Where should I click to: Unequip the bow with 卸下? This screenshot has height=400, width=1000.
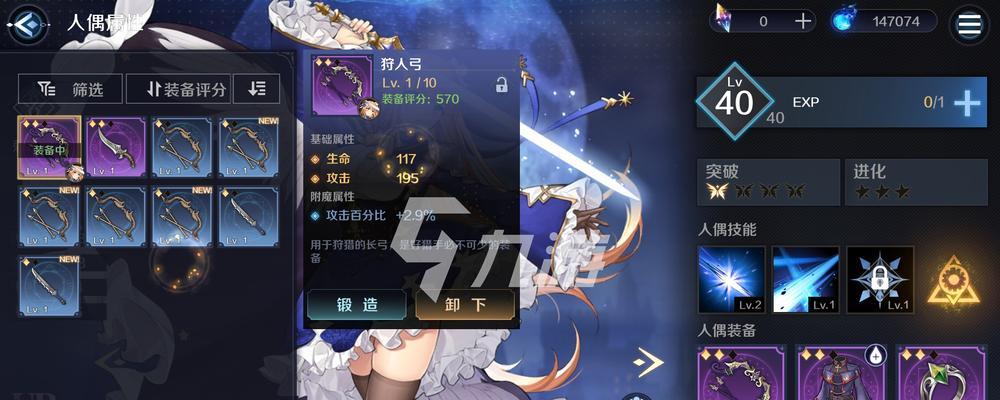tap(465, 305)
